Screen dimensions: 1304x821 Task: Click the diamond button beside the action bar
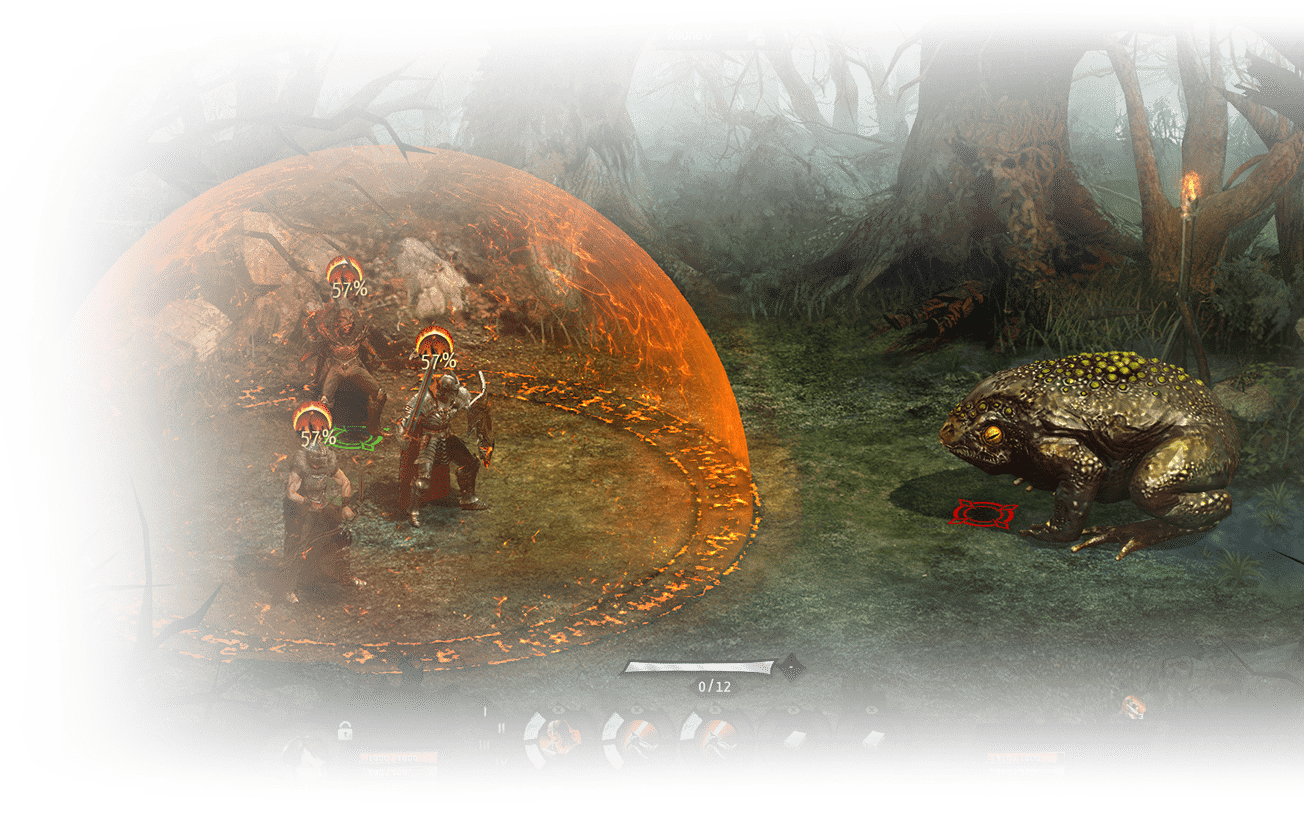click(x=792, y=665)
